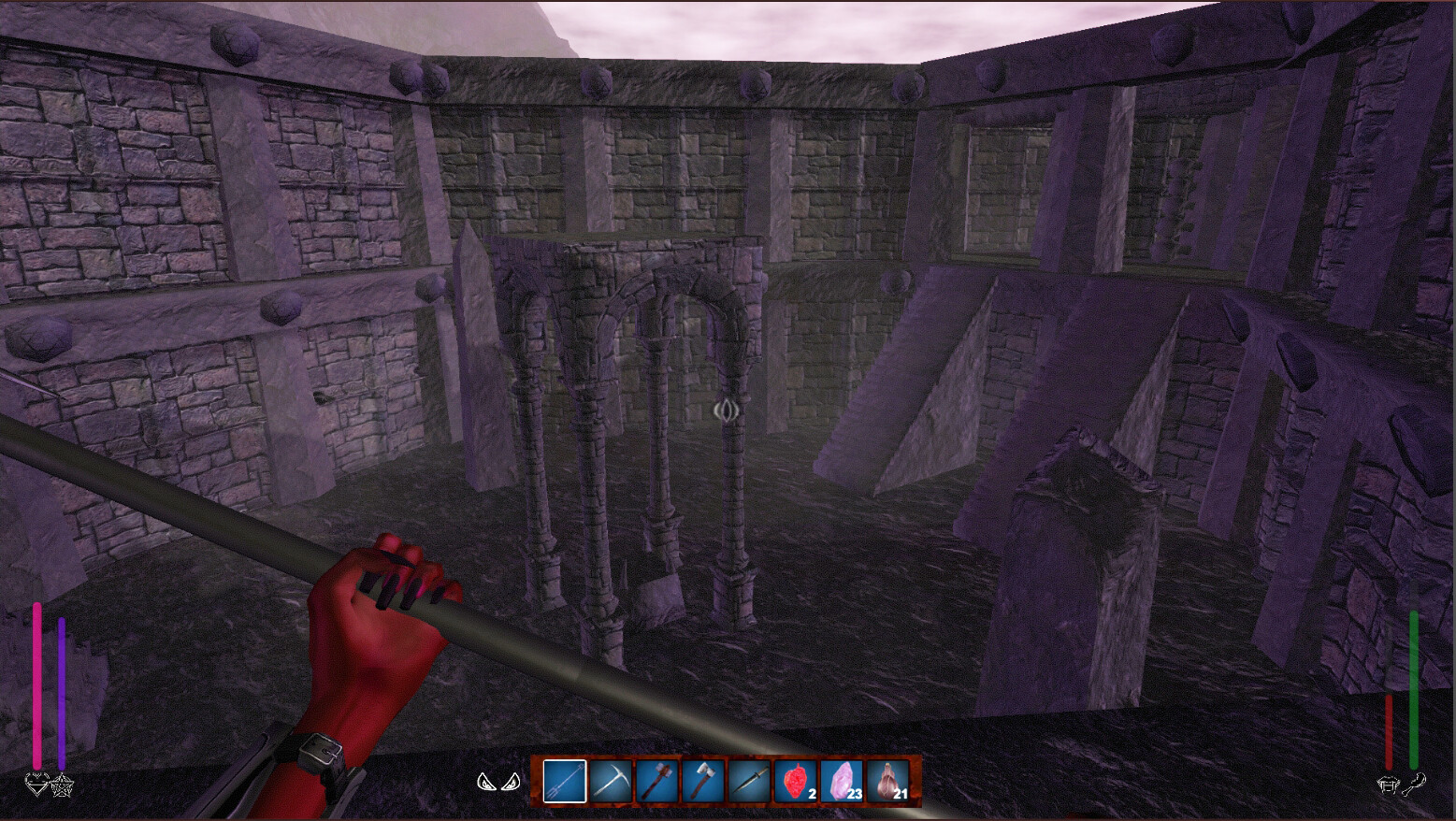This screenshot has width=1456, height=821.
Task: Click the eye-shaped marker in the courtyard
Action: pos(725,409)
